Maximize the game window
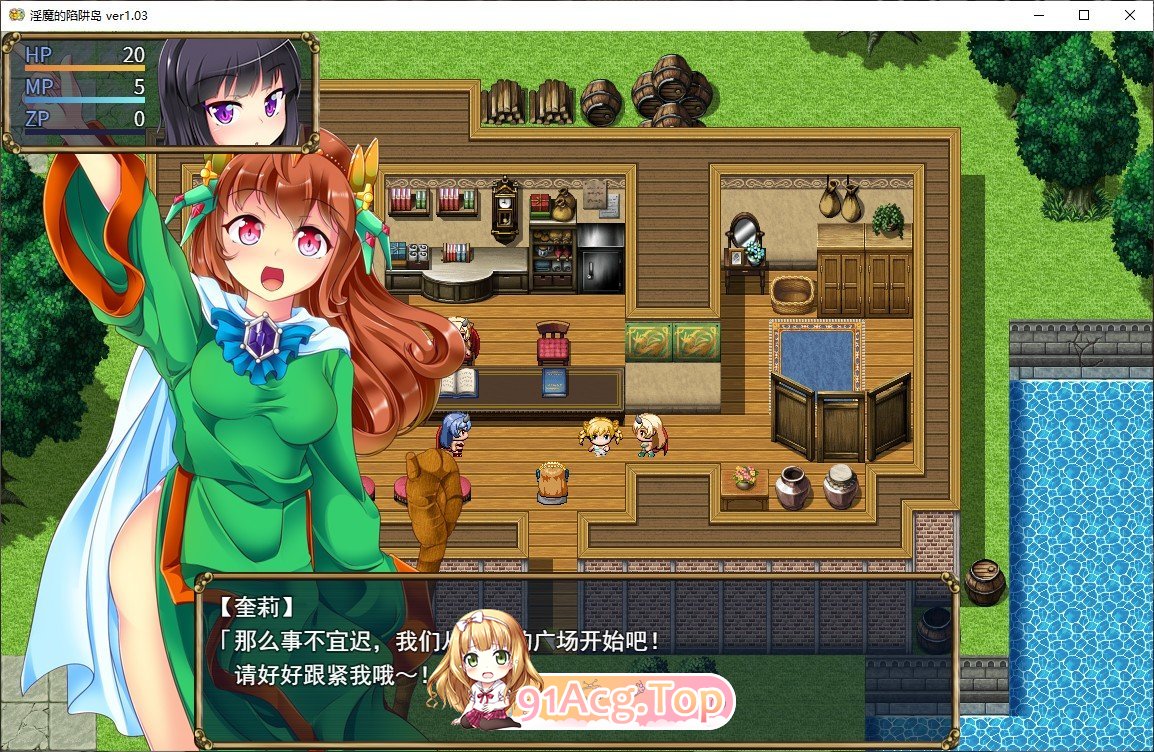Viewport: 1154px width, 752px height. click(x=1084, y=15)
